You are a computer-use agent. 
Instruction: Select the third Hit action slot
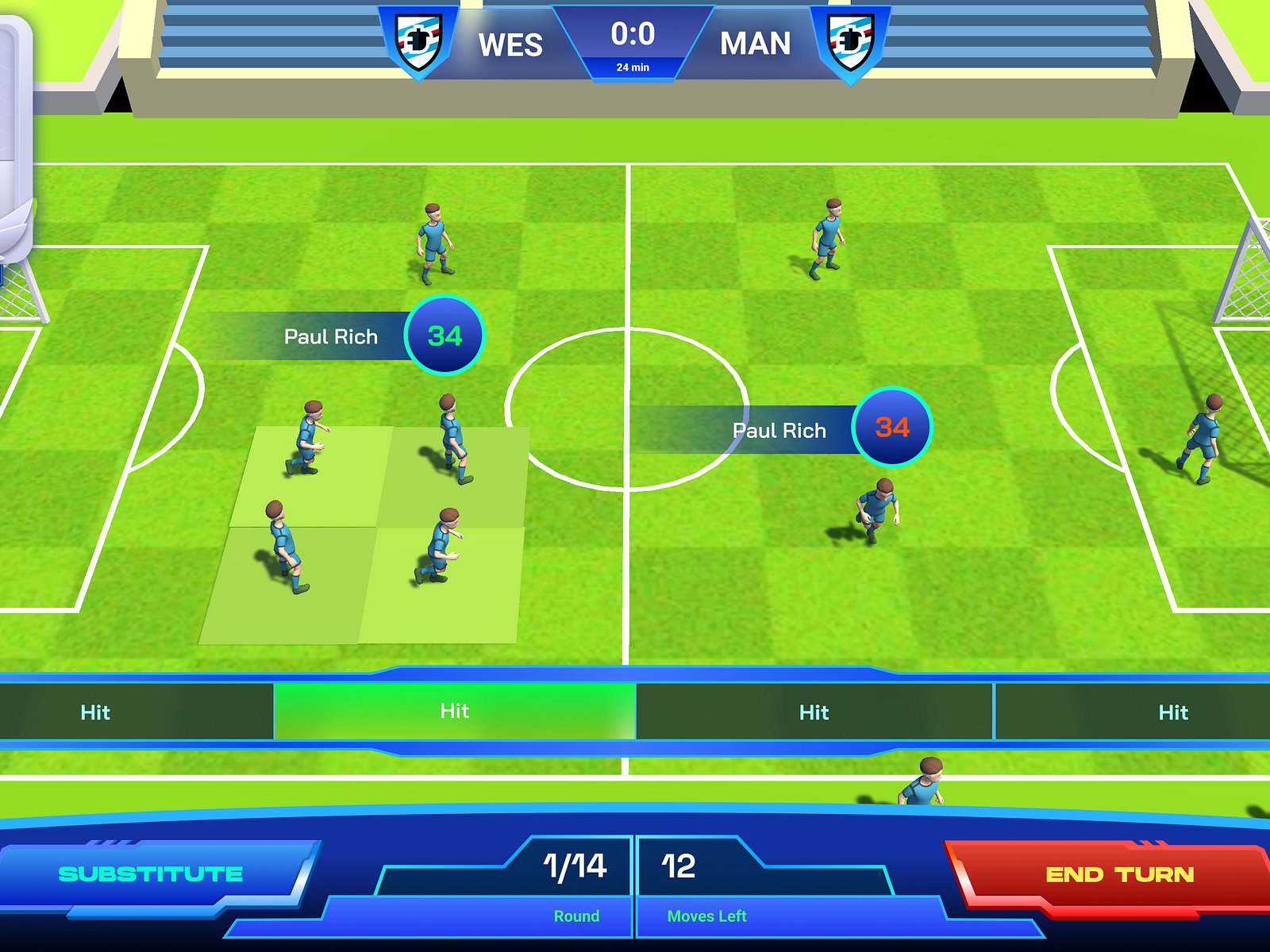coord(814,712)
